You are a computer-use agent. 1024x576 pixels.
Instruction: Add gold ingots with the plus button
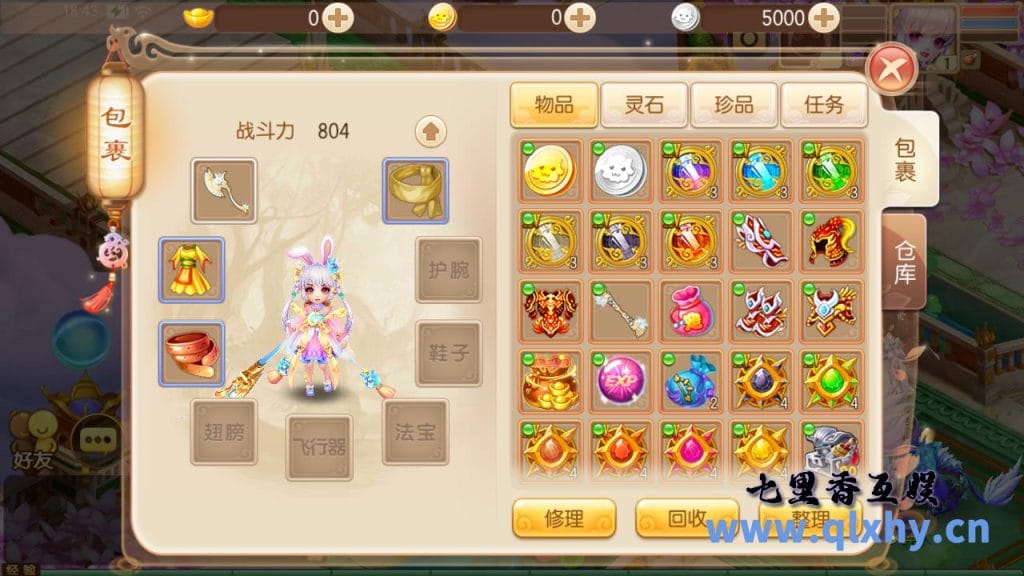[x=338, y=17]
